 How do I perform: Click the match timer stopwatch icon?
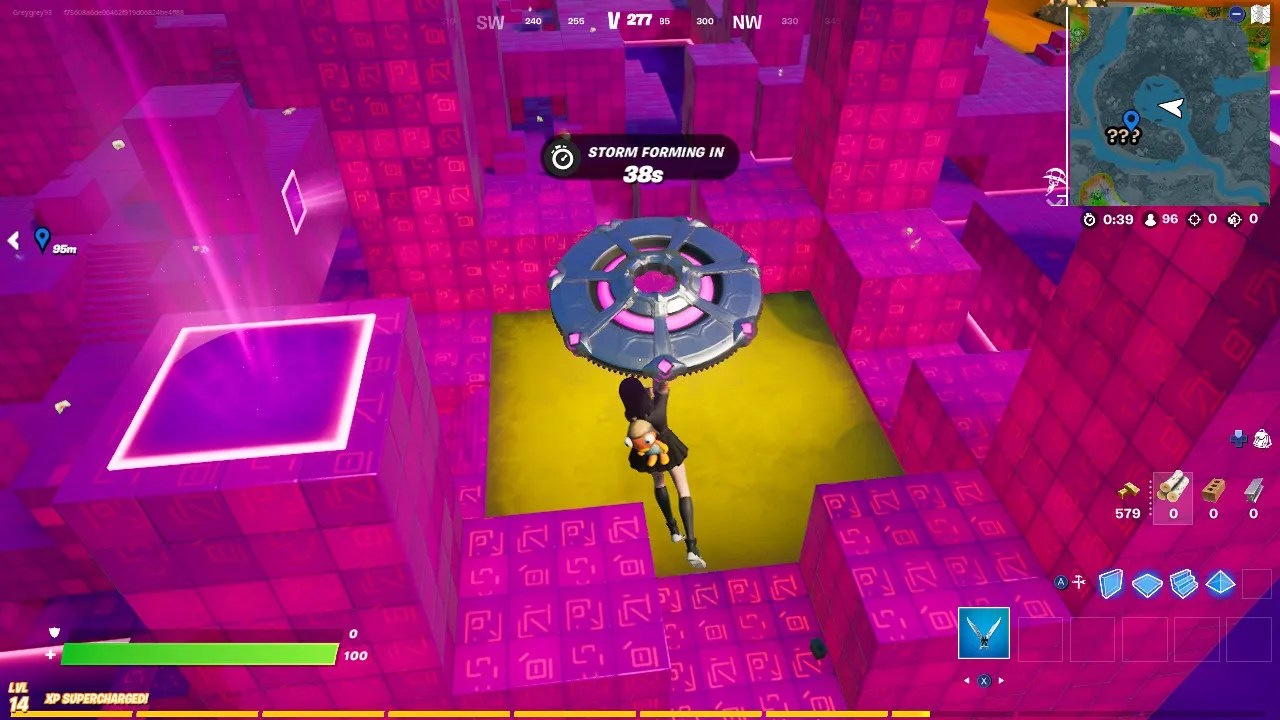click(x=1090, y=220)
